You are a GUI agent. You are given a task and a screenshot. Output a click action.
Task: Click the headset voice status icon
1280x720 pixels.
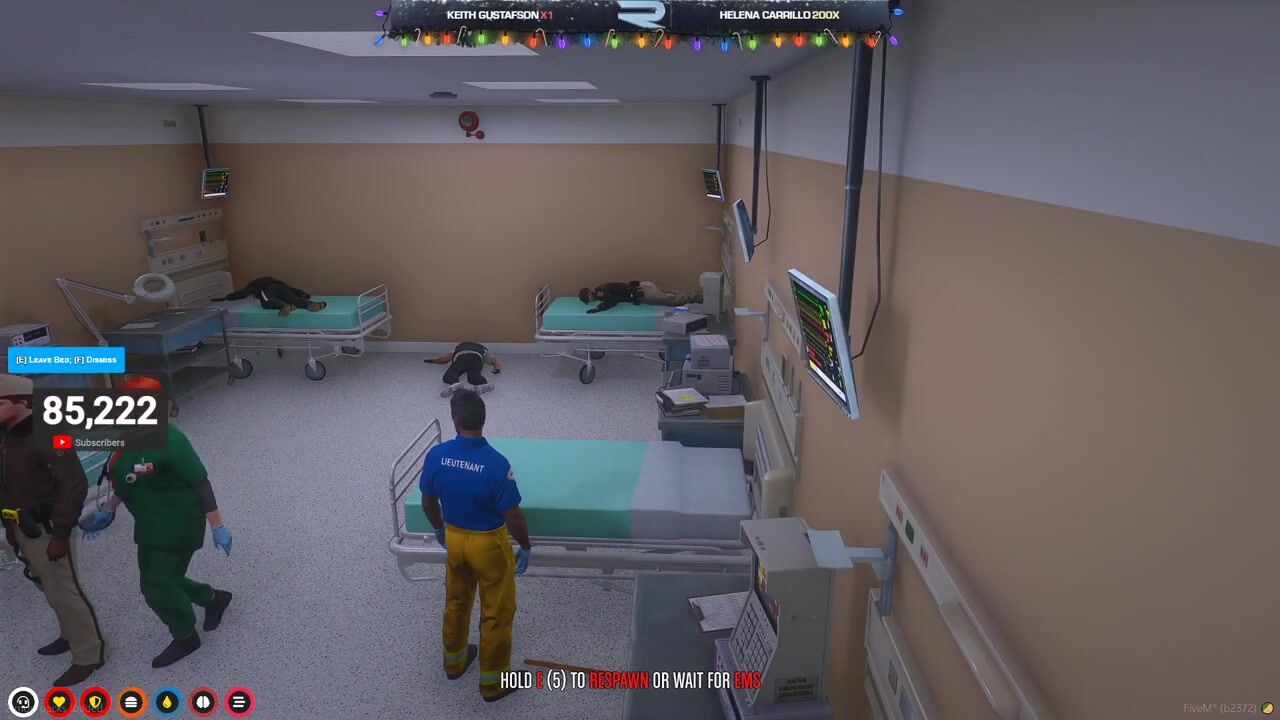coord(23,702)
